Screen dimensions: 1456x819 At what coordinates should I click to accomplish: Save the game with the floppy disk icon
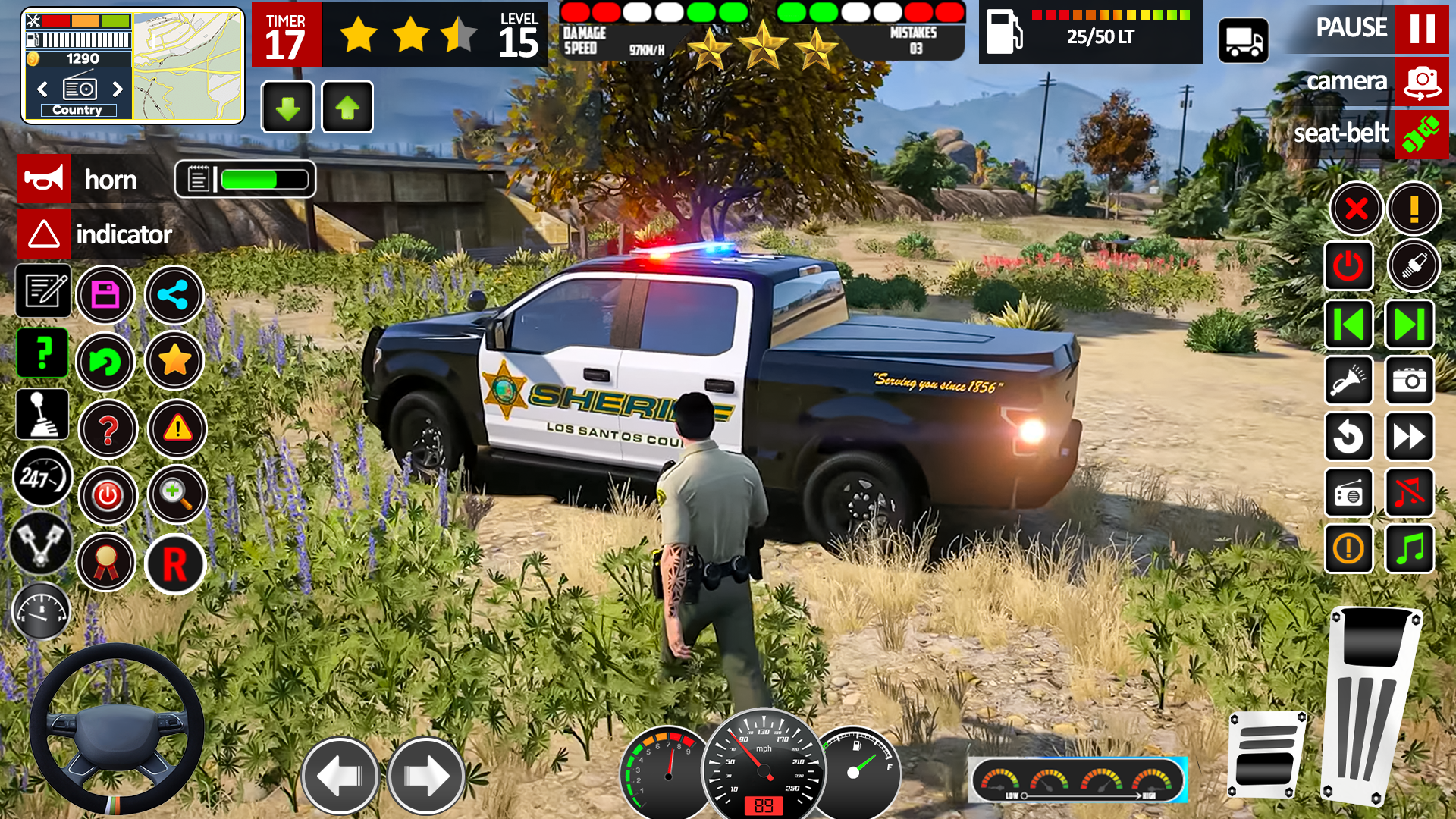tap(108, 294)
